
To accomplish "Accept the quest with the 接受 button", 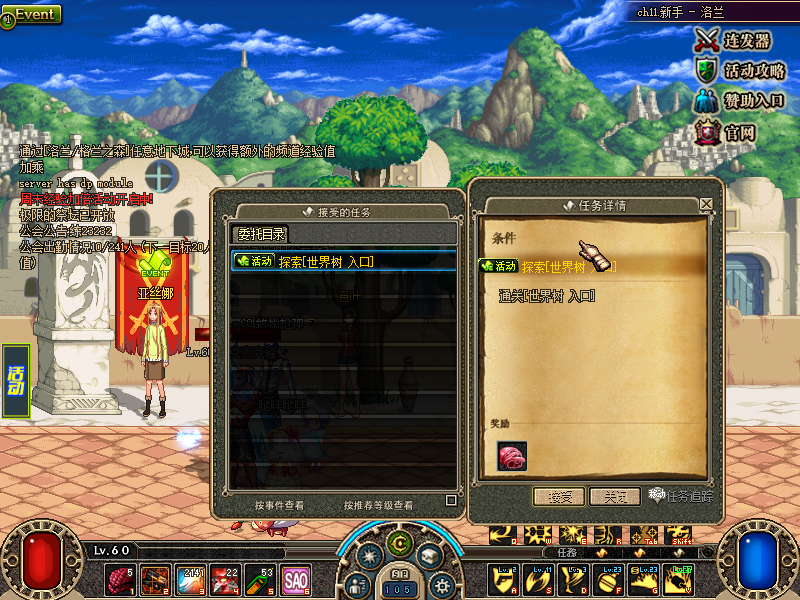I will [558, 496].
